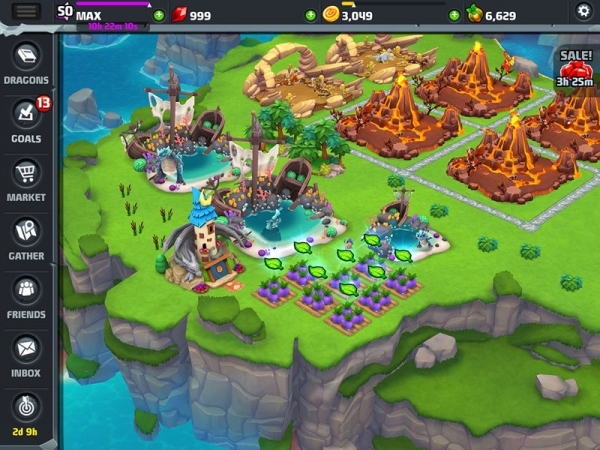The width and height of the screenshot is (600, 450).
Task: Open the target event with 2d 9h timer
Action: click(x=26, y=412)
